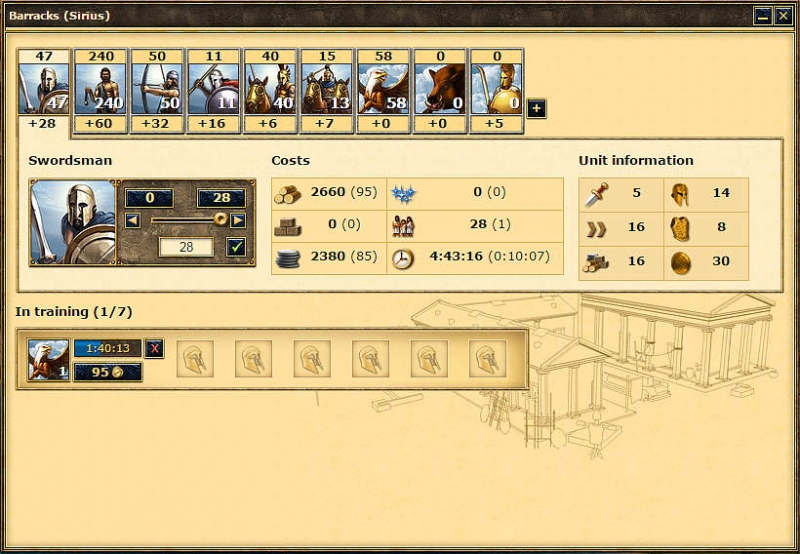Cancel the Griffin training order
800x554 pixels.
tap(154, 348)
